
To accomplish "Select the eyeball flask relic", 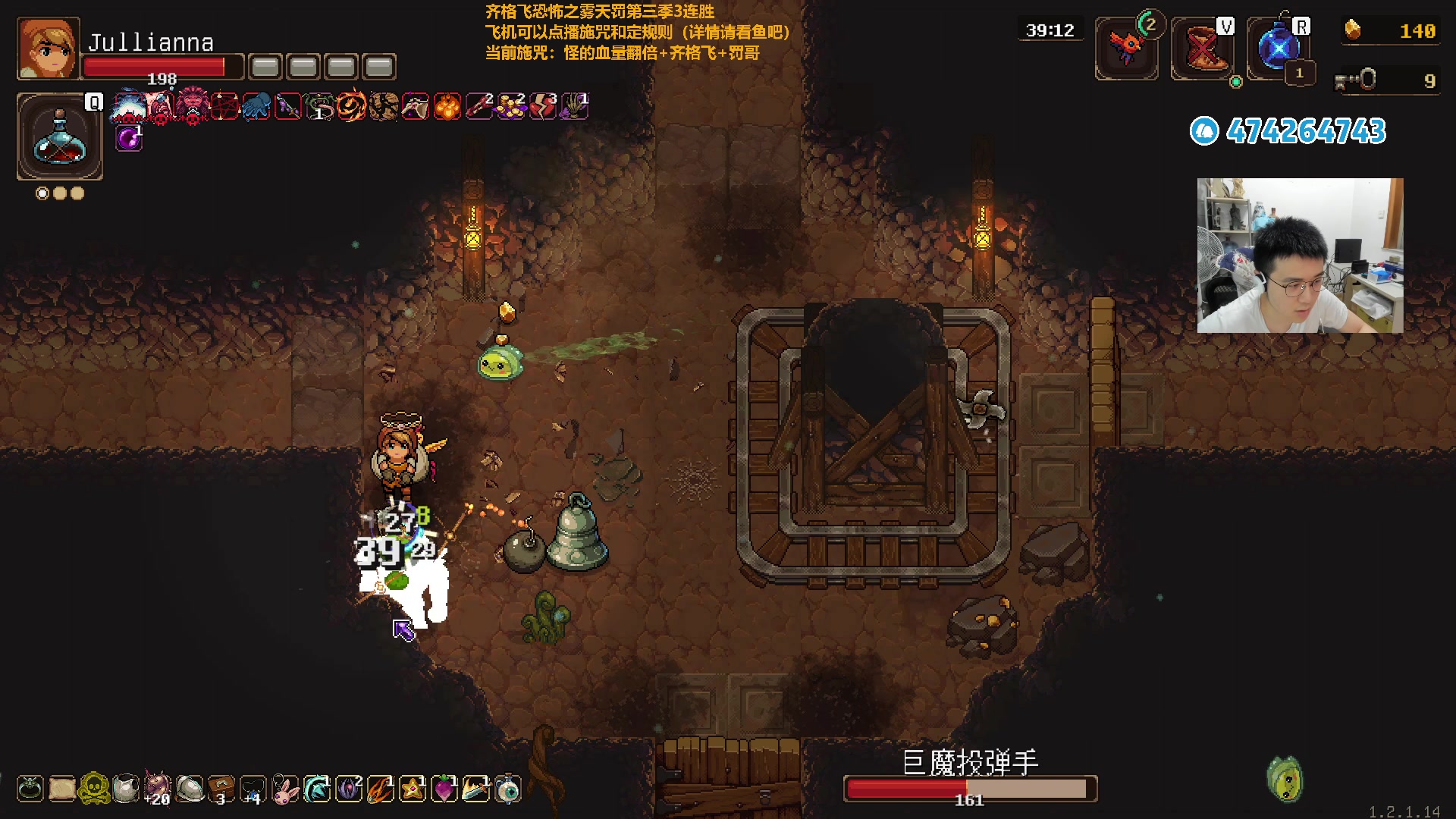I will point(508,789).
